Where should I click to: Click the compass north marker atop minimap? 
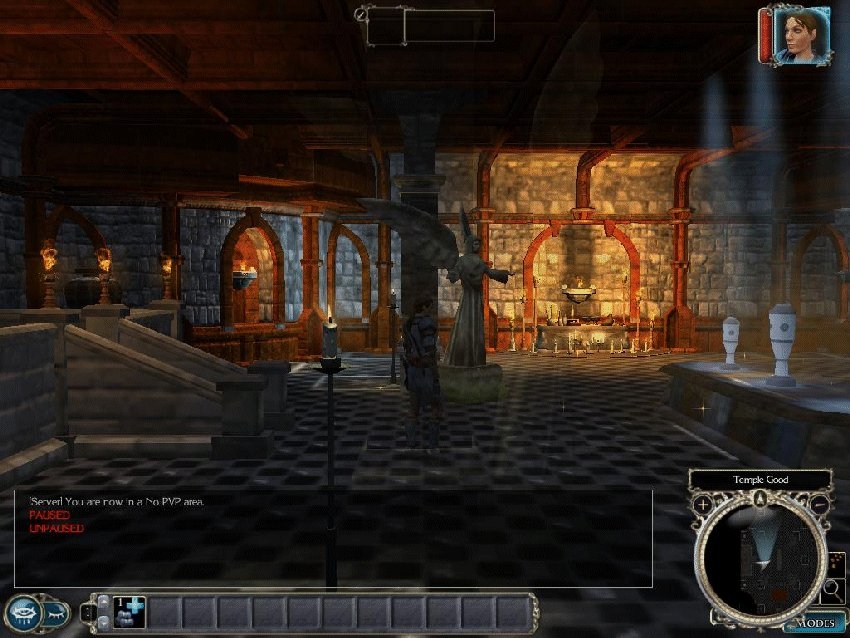761,496
